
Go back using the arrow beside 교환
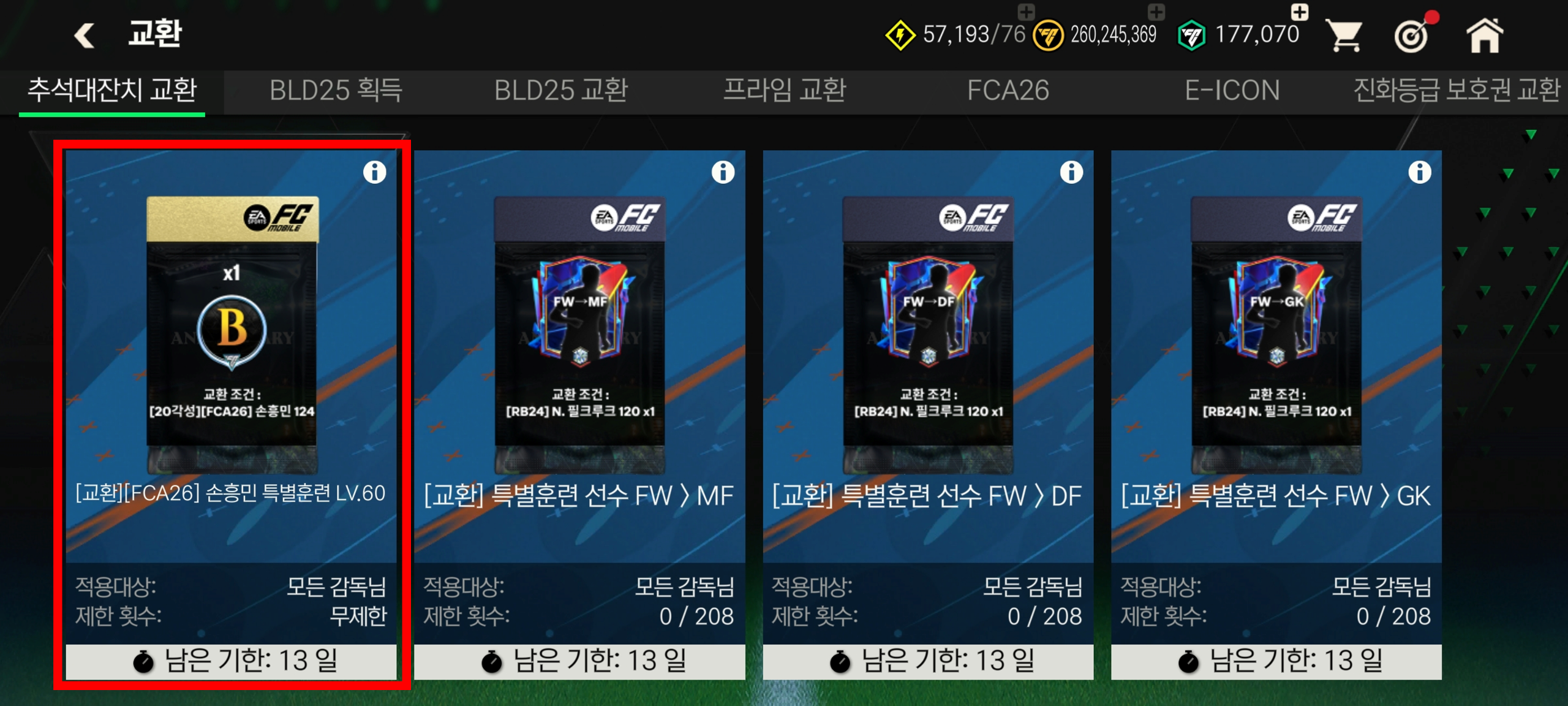click(85, 35)
